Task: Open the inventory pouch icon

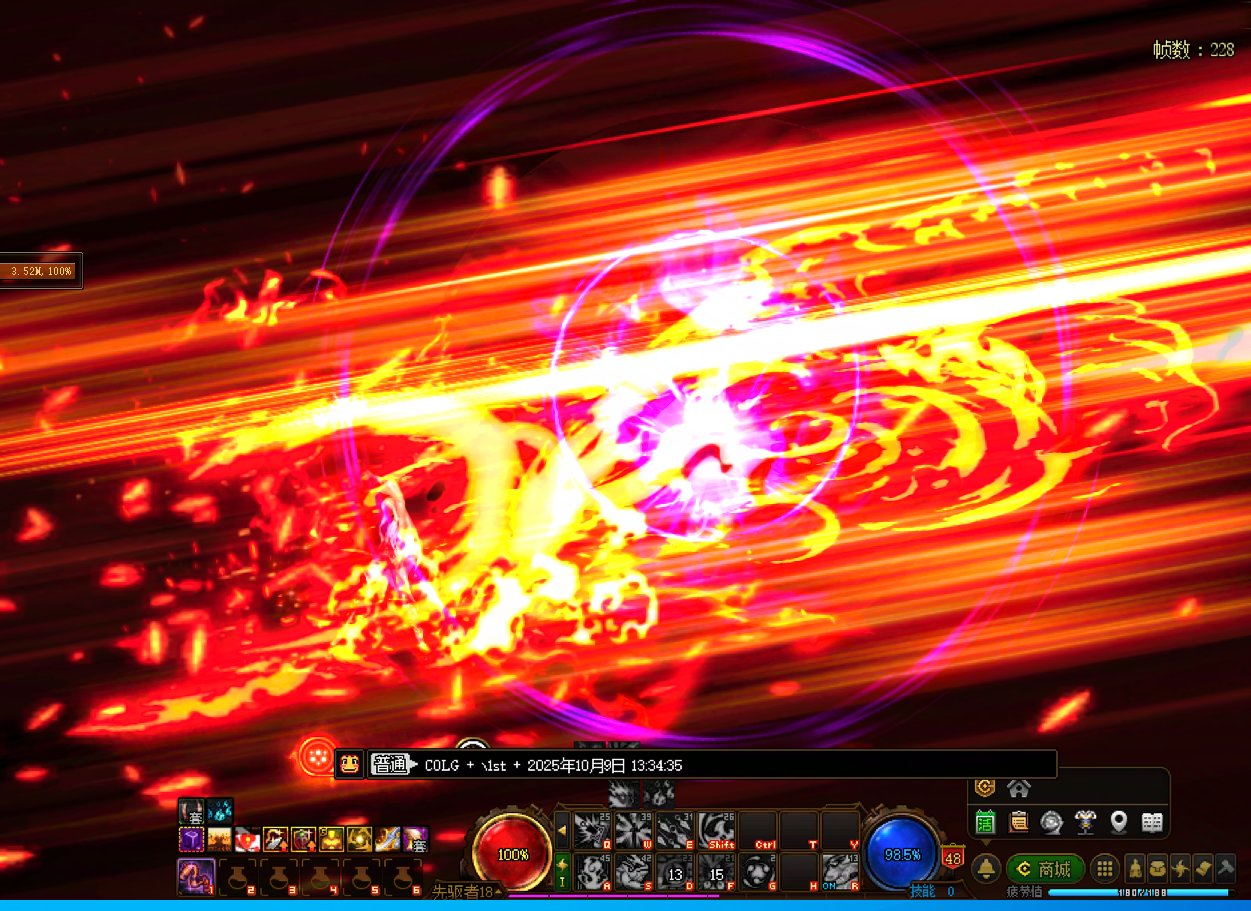Action: [x=1158, y=868]
